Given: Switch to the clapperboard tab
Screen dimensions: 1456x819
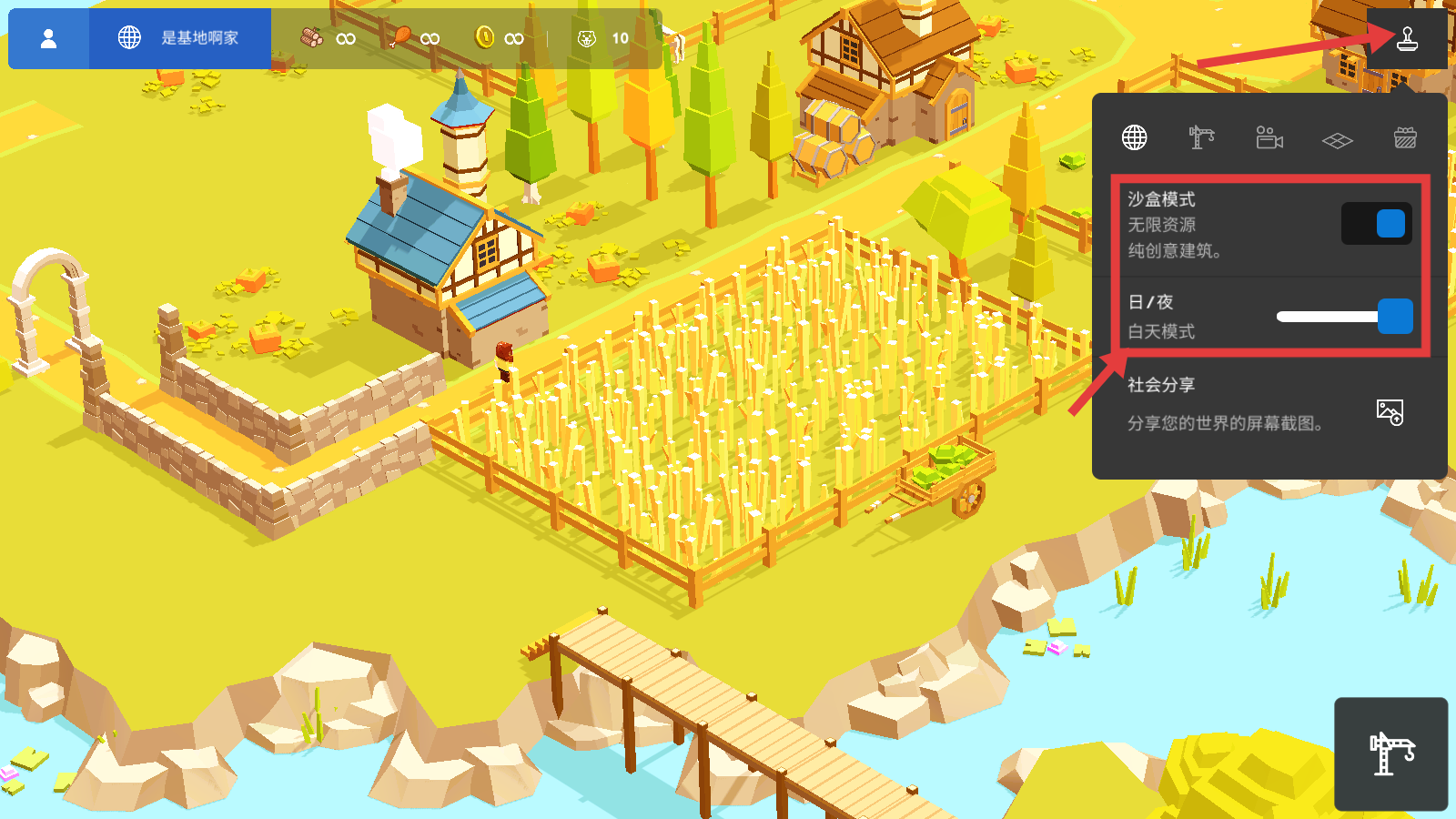Looking at the screenshot, I should tap(1405, 138).
